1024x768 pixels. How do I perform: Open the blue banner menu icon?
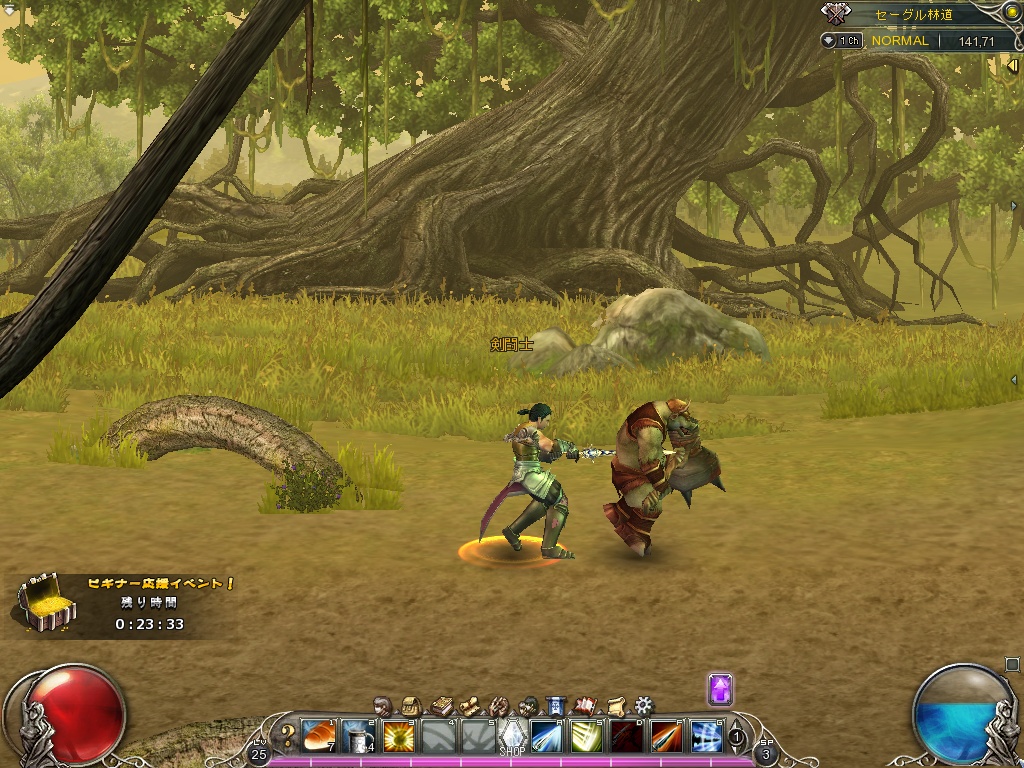[557, 705]
